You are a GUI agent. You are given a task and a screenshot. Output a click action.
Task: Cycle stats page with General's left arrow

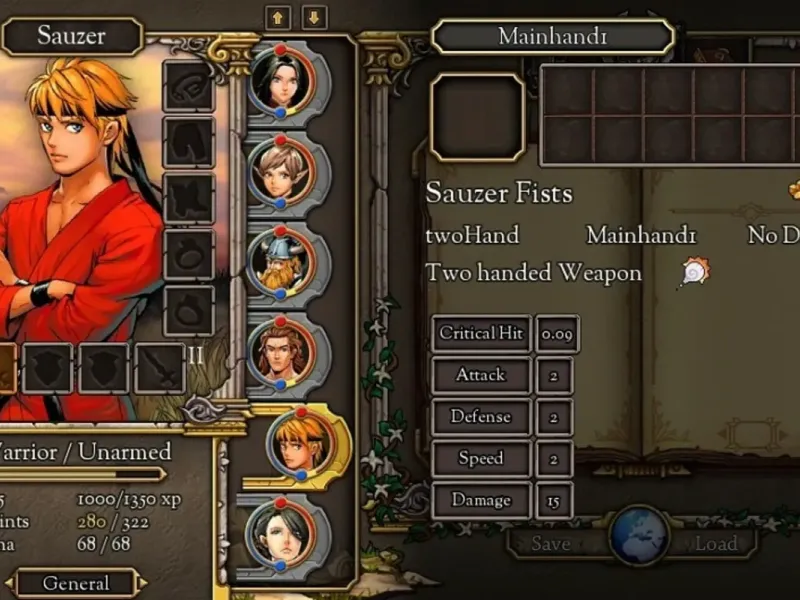(x=9, y=583)
